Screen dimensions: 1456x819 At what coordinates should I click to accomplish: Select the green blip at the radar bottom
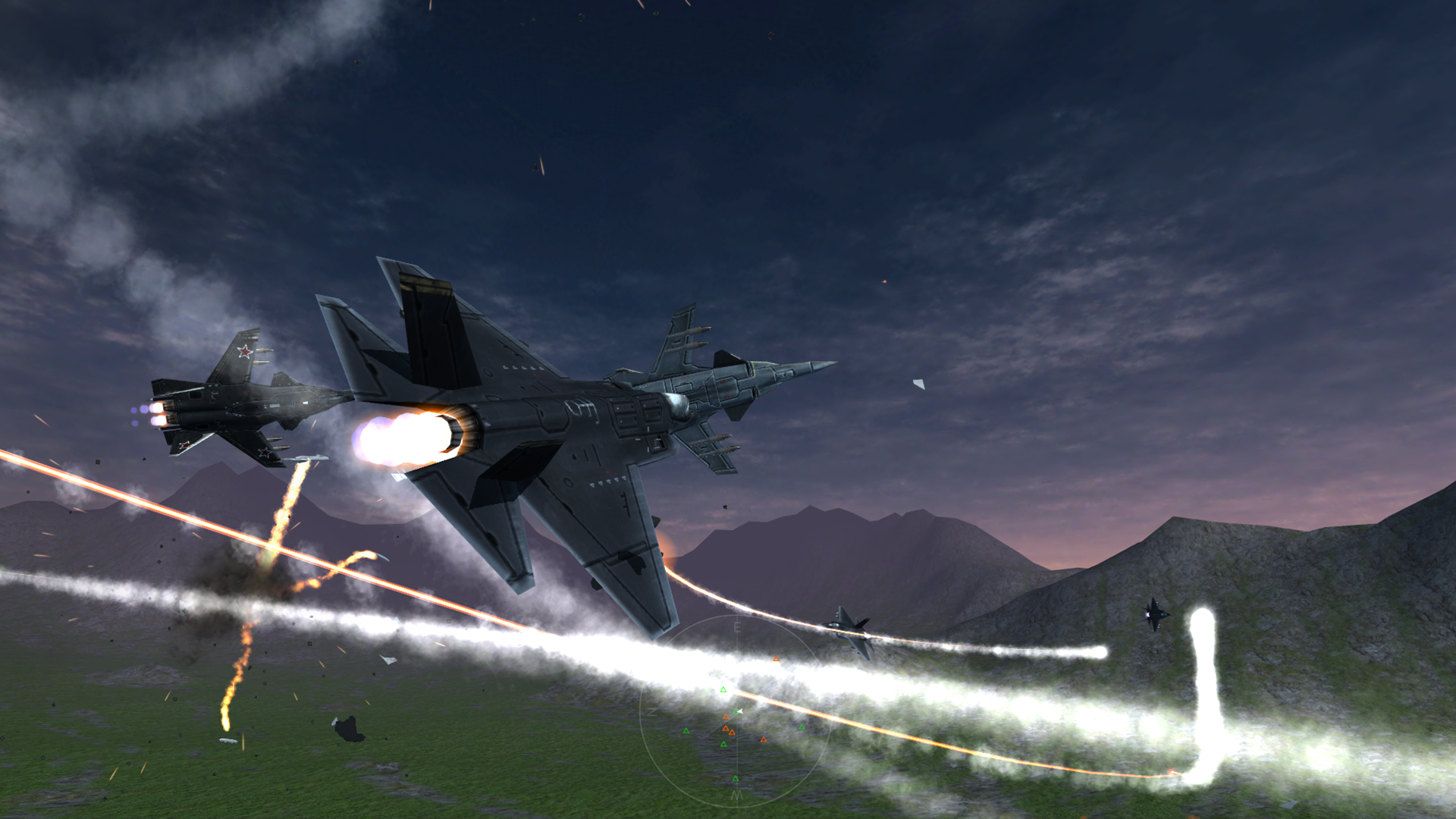coord(736,779)
